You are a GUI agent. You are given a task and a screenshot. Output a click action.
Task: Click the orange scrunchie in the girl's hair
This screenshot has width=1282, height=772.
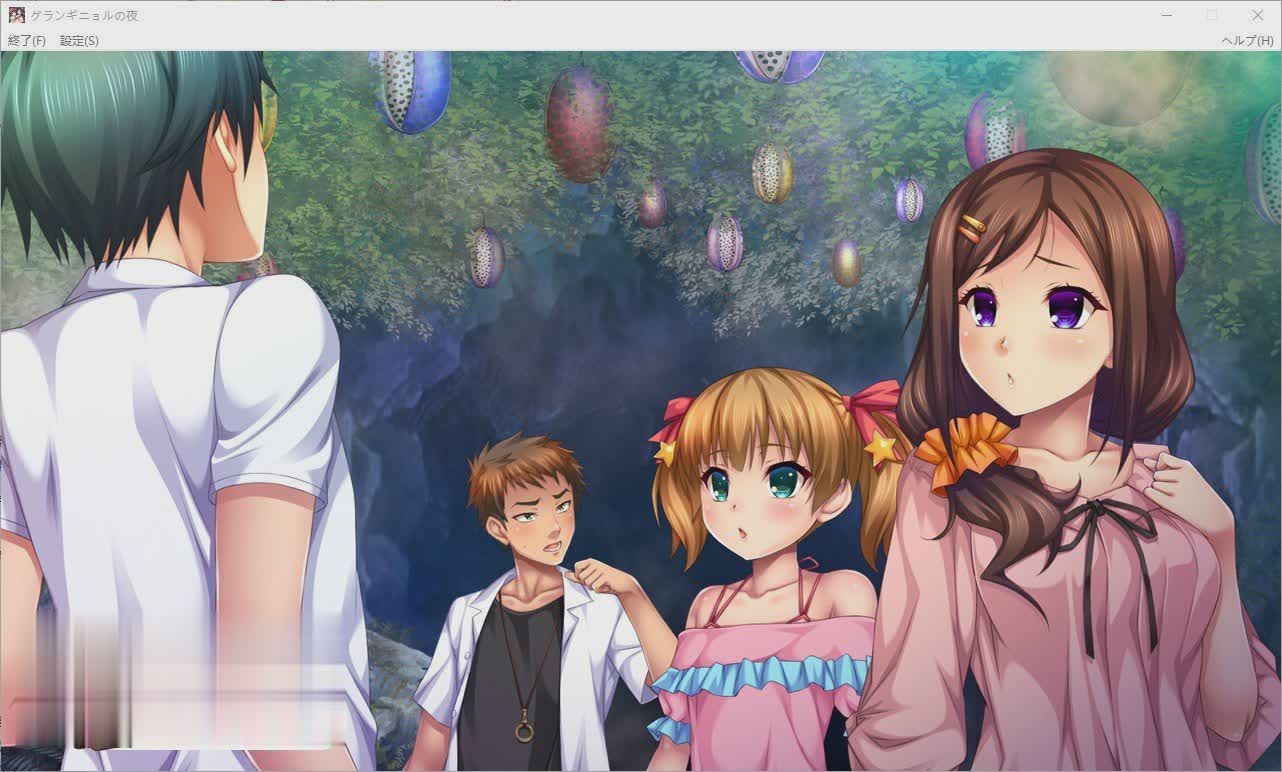pyautogui.click(x=960, y=450)
